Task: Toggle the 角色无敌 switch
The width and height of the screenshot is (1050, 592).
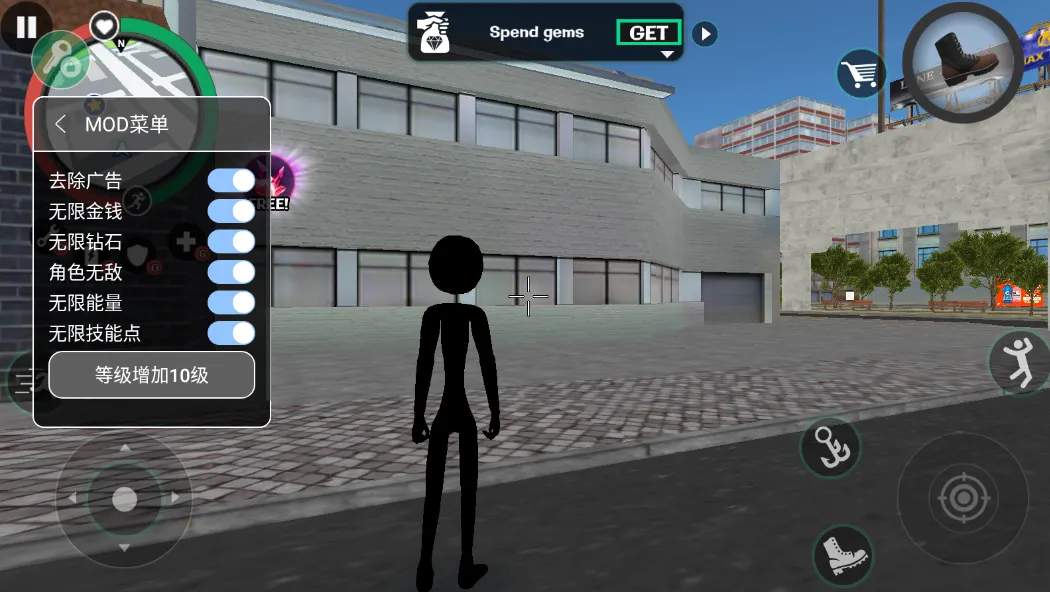Action: (231, 271)
